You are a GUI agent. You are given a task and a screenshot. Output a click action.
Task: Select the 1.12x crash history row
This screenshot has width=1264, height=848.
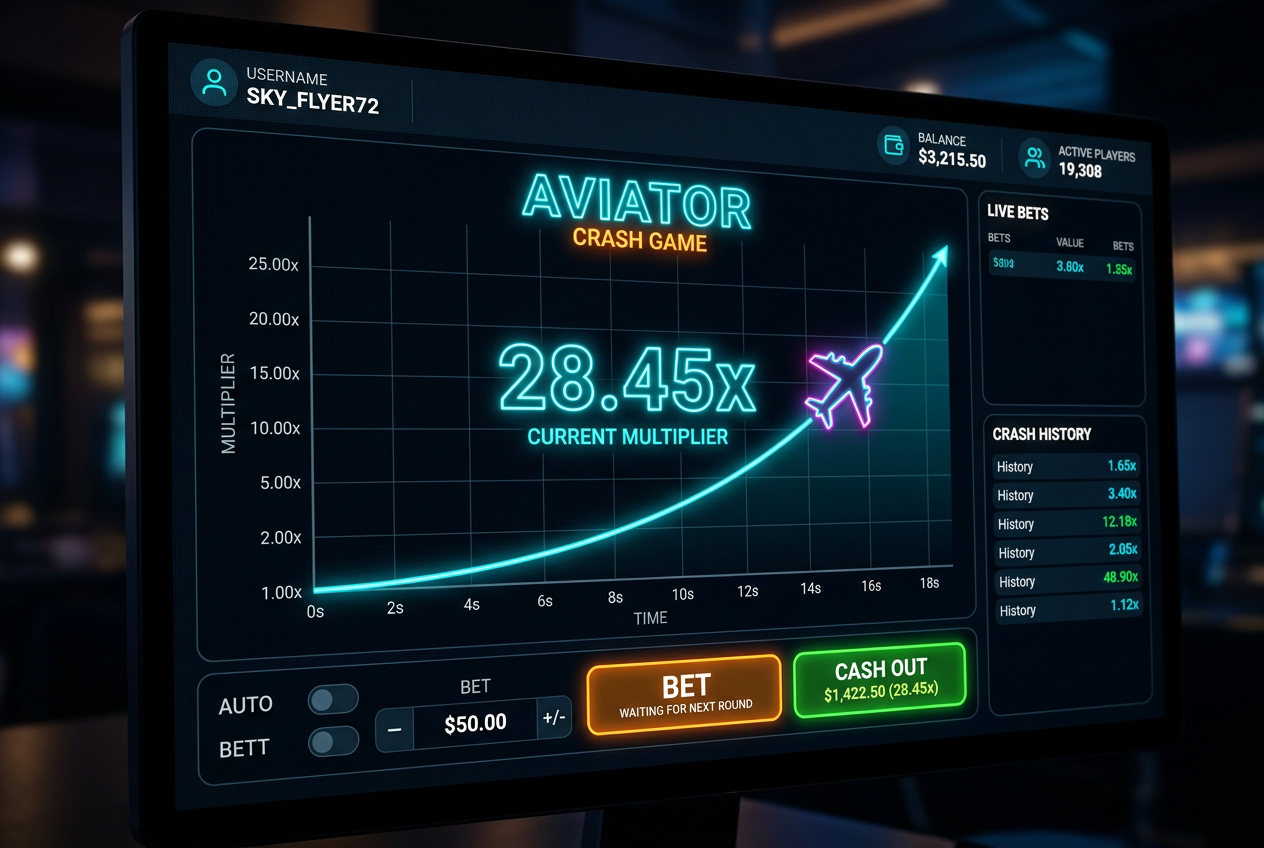point(1068,608)
